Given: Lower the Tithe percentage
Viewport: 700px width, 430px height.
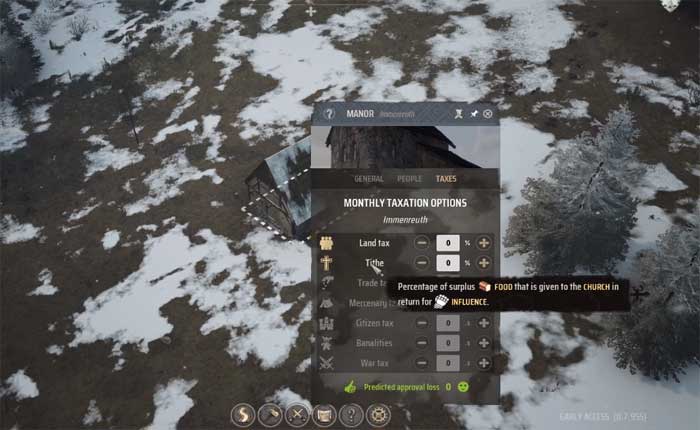Looking at the screenshot, I should click(422, 263).
